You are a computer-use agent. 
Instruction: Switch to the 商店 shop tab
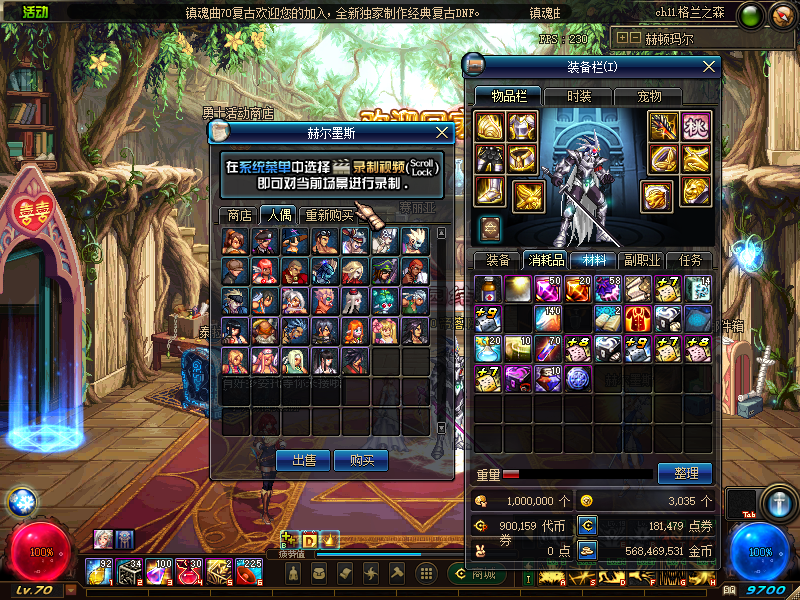click(x=239, y=215)
